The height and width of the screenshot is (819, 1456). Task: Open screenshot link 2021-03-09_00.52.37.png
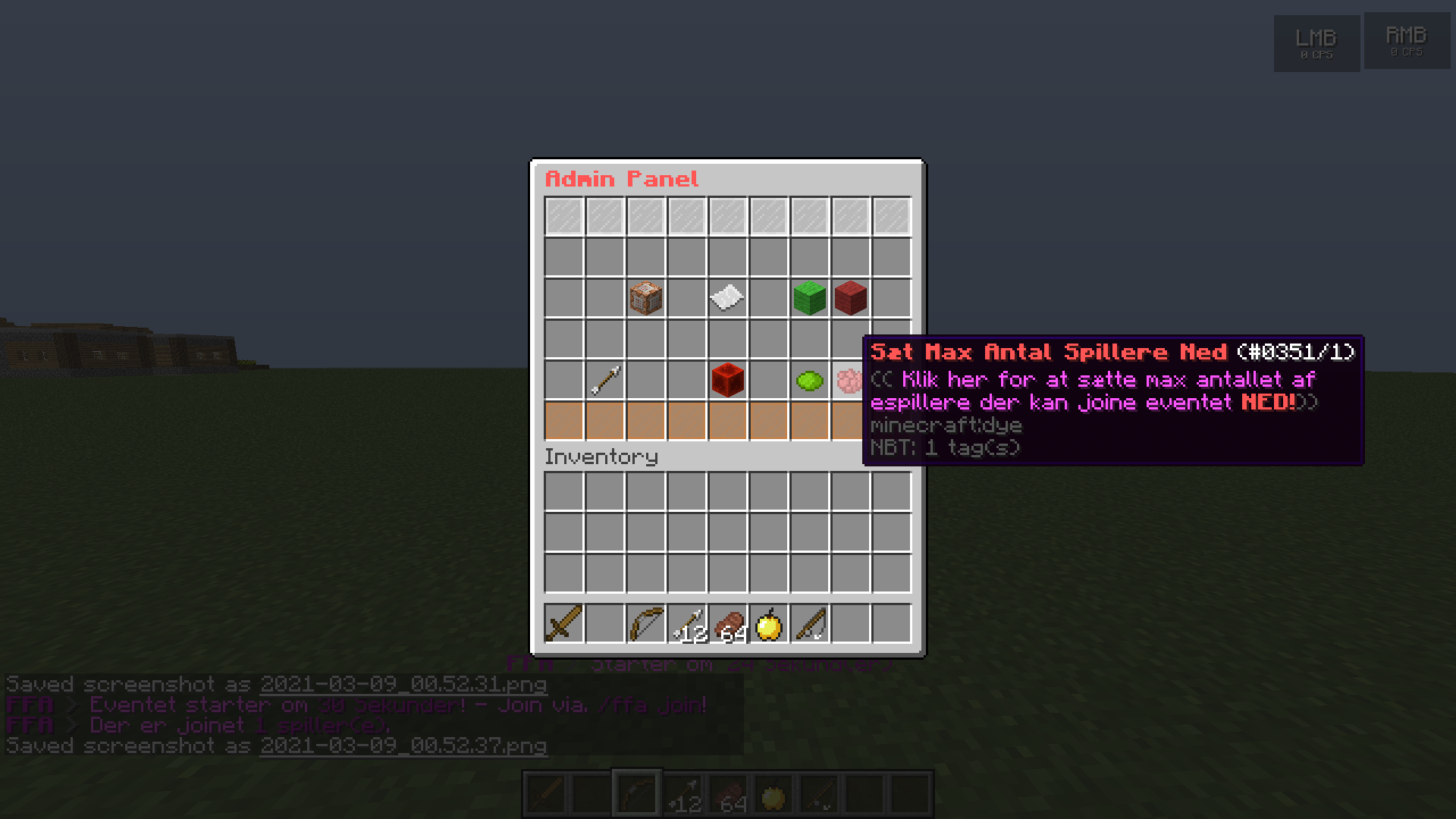point(403,745)
